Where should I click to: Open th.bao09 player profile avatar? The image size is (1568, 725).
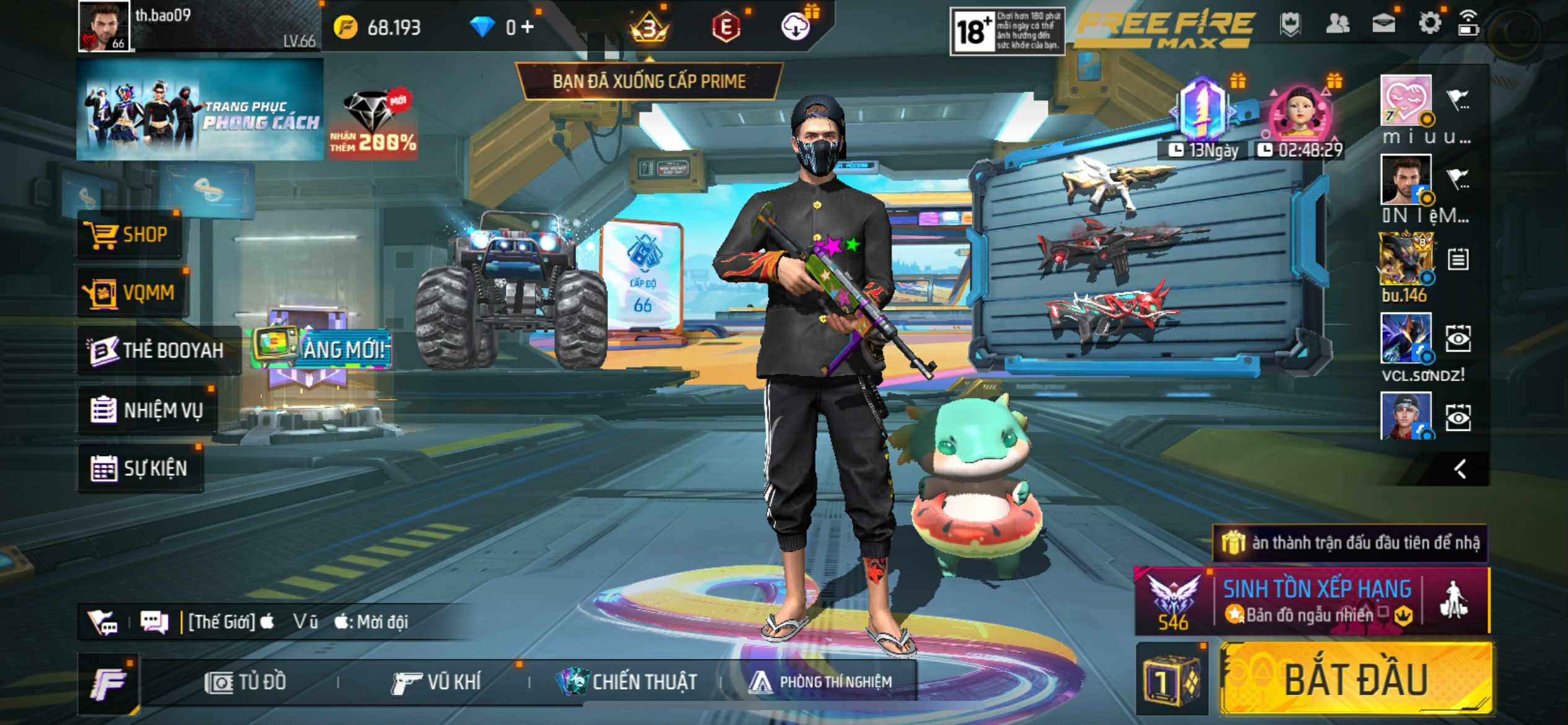tap(104, 26)
